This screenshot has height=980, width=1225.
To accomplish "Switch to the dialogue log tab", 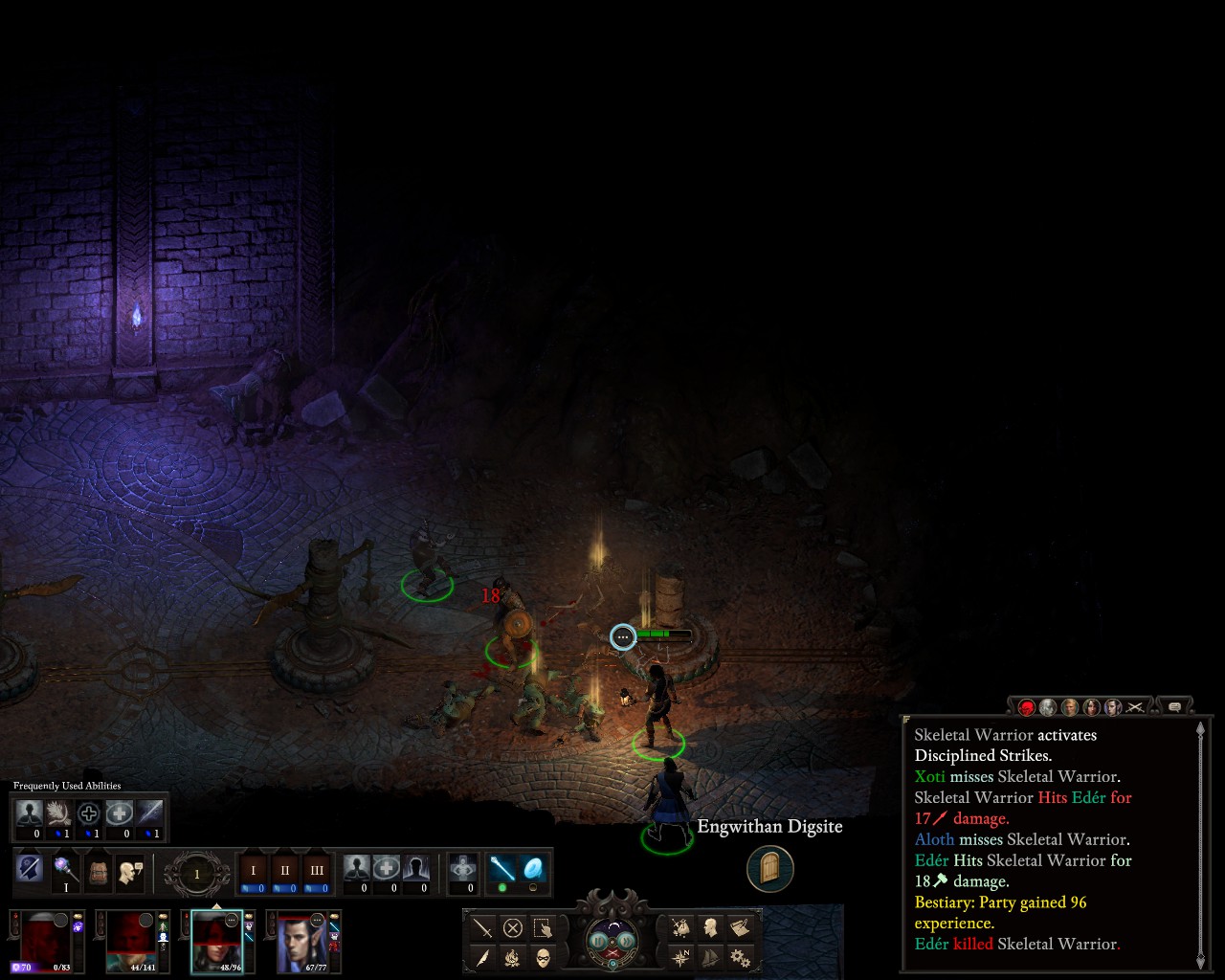I will (x=1174, y=707).
